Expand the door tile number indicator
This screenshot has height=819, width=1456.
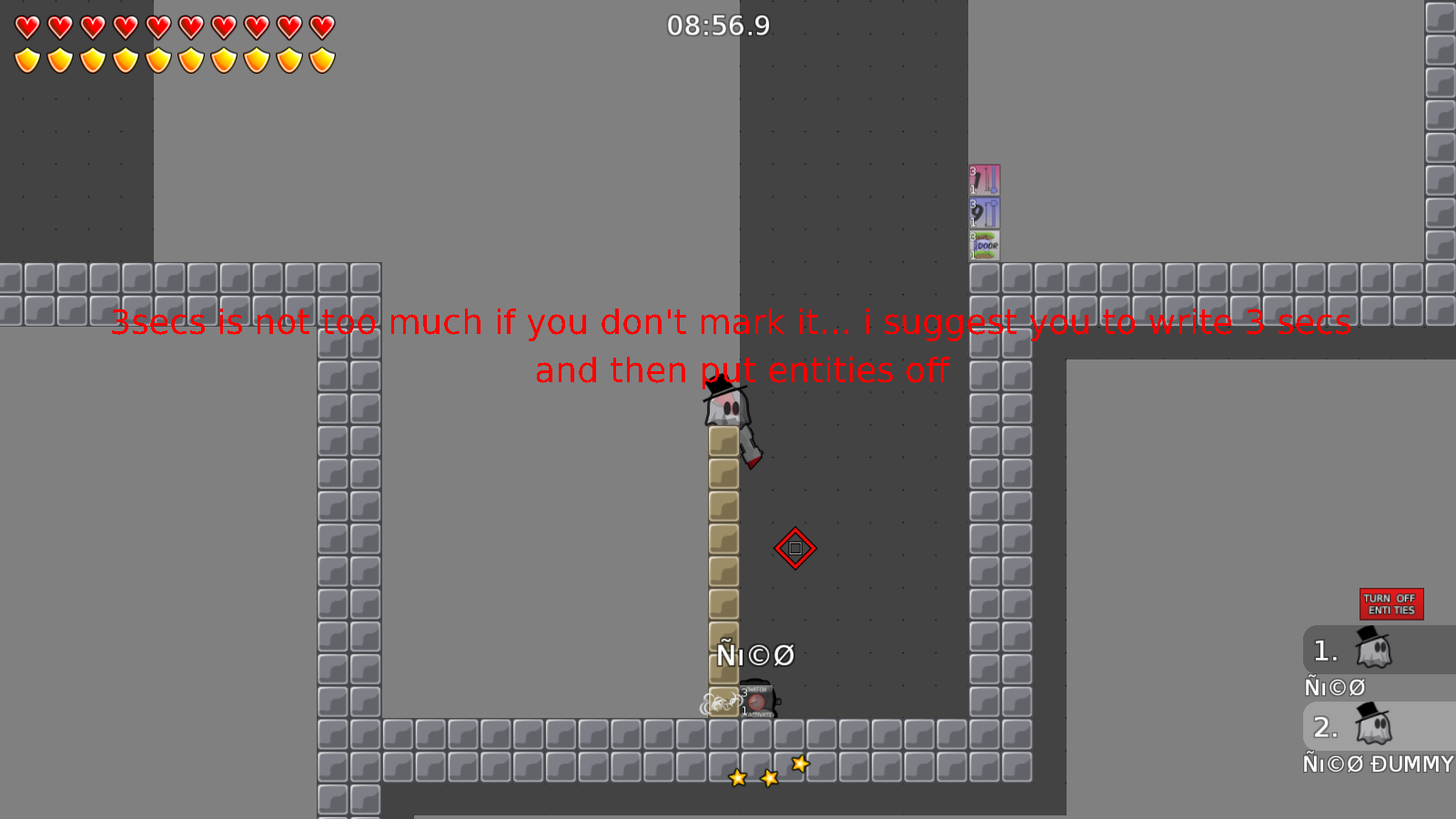point(974,237)
